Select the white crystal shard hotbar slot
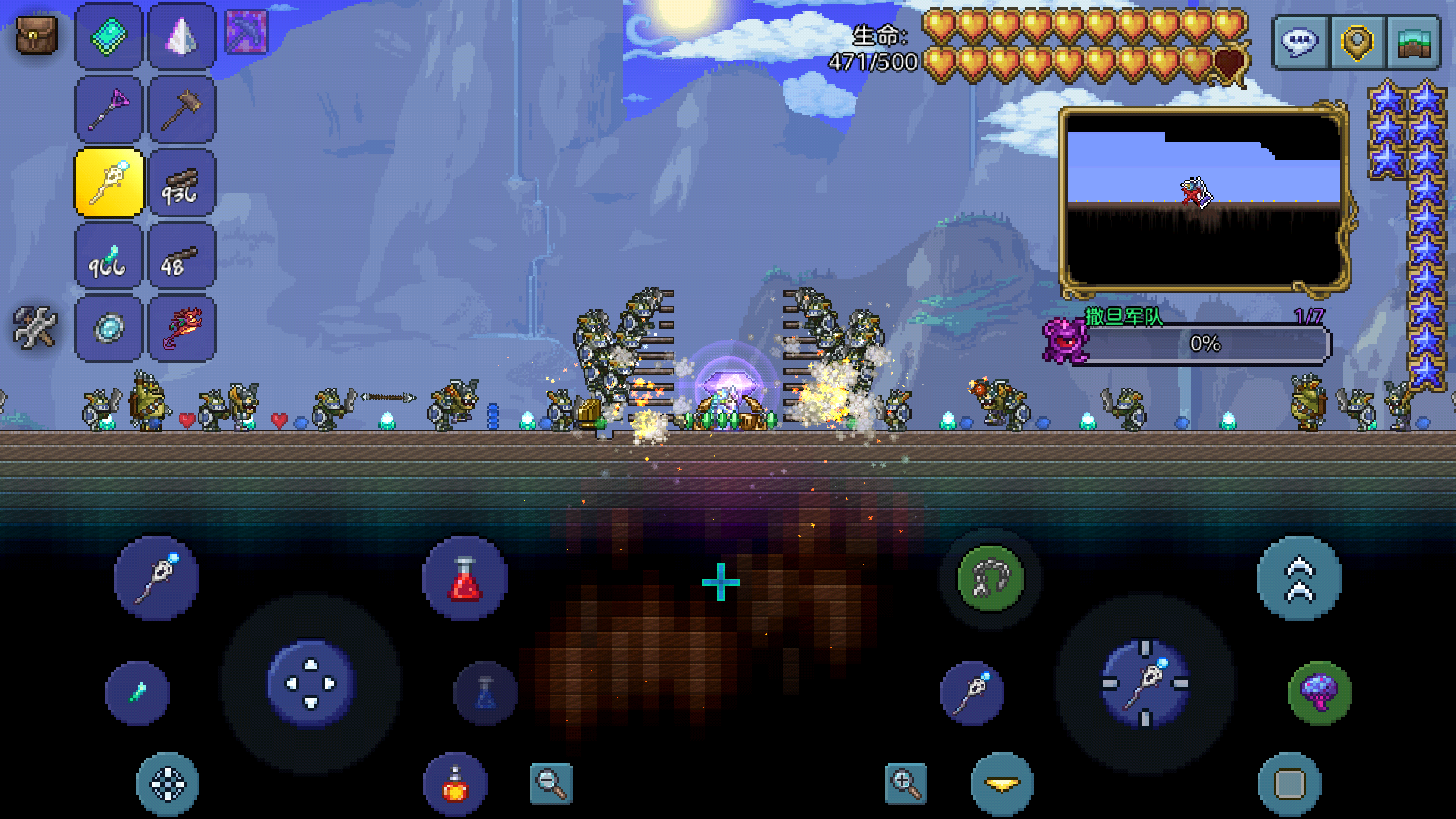The height and width of the screenshot is (819, 1456). [x=182, y=36]
